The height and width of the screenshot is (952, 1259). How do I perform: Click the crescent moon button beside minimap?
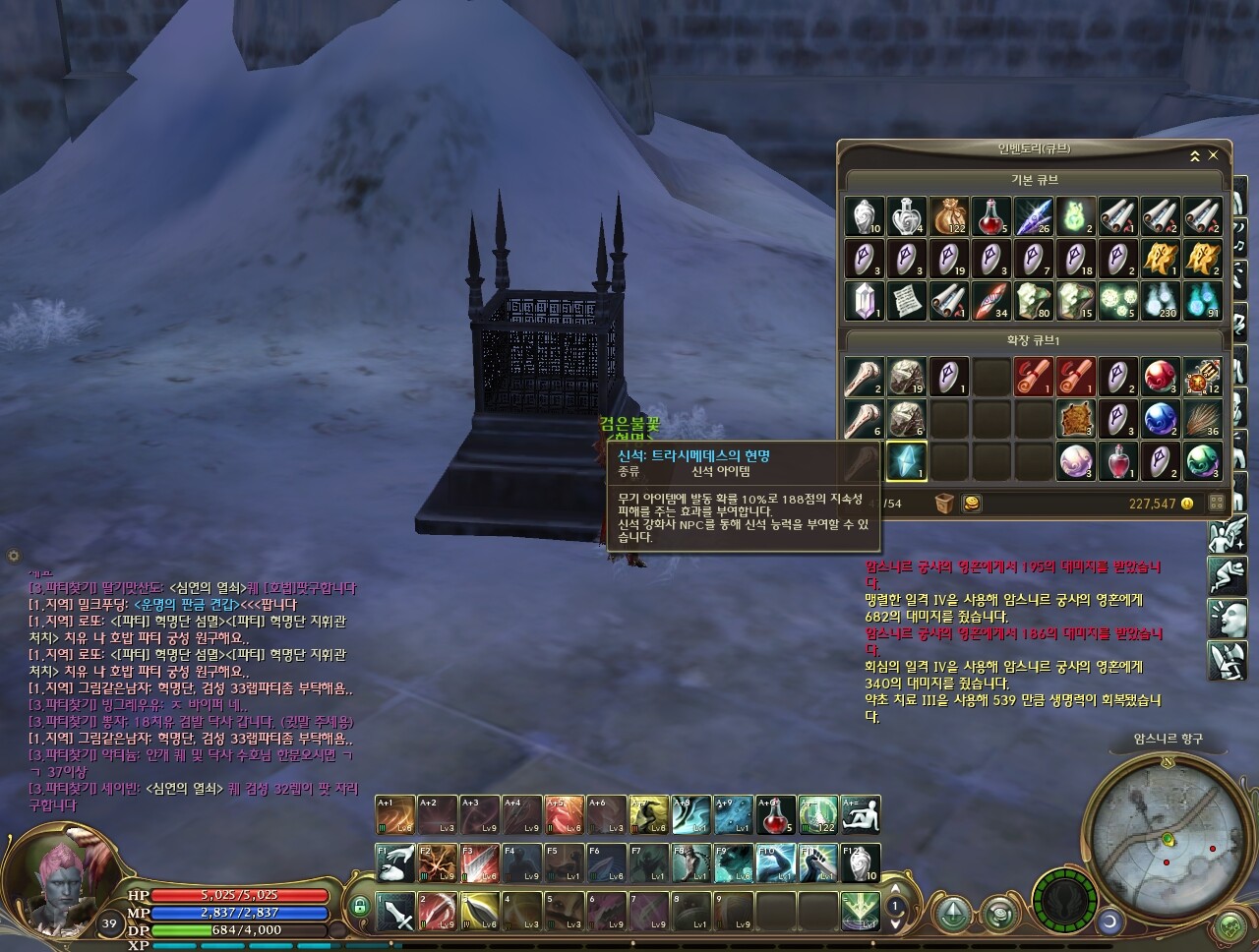tap(1111, 922)
